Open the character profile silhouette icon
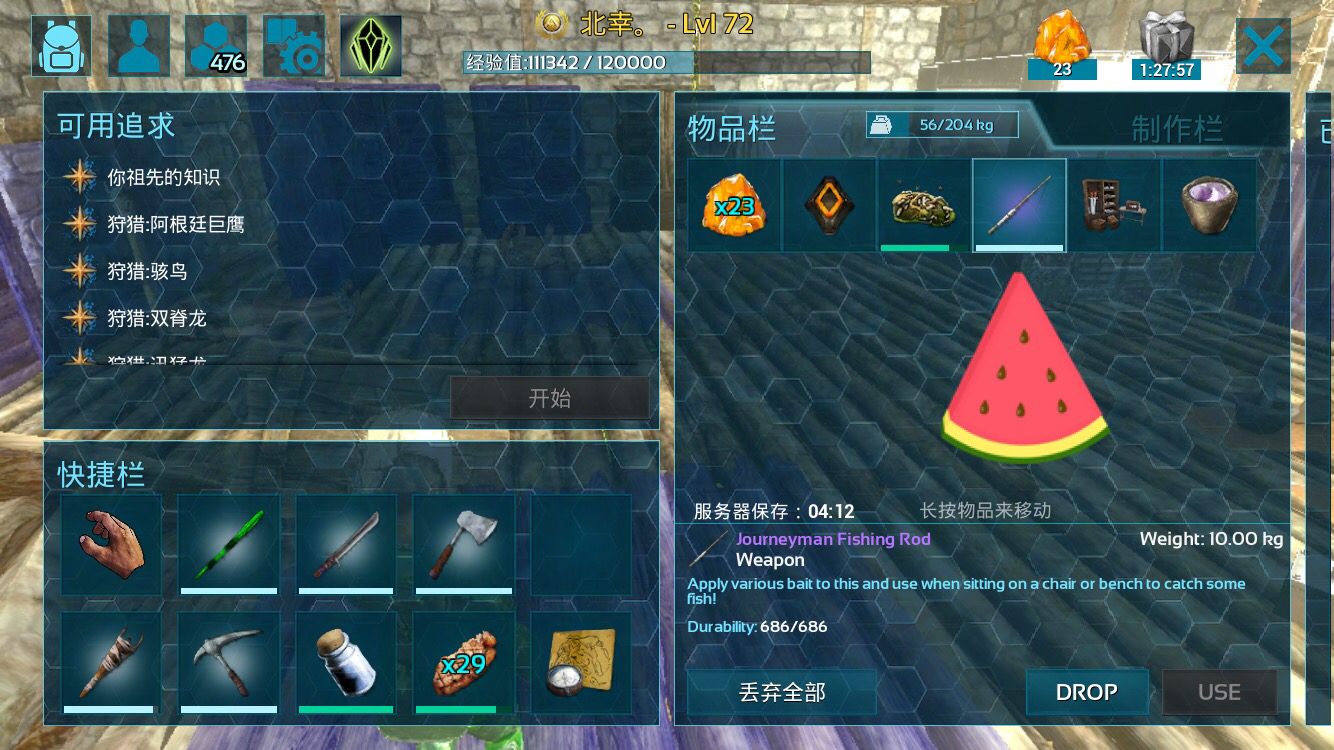The image size is (1334, 750). point(139,46)
